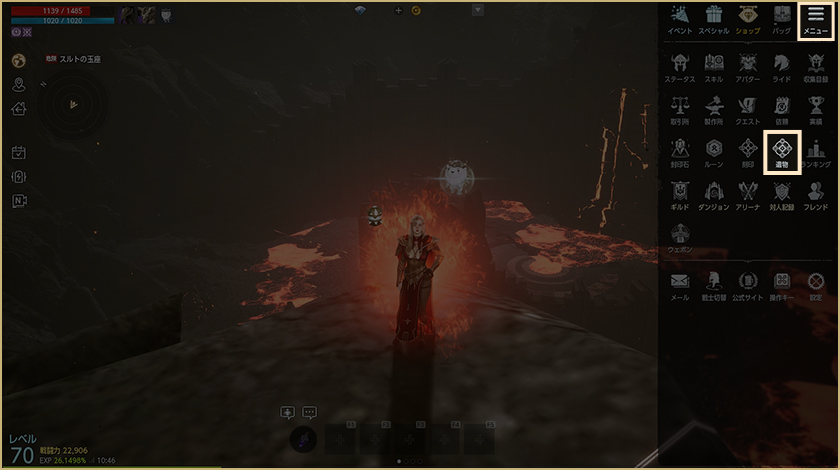
Task: Open the world map globe icon
Action: click(19, 60)
